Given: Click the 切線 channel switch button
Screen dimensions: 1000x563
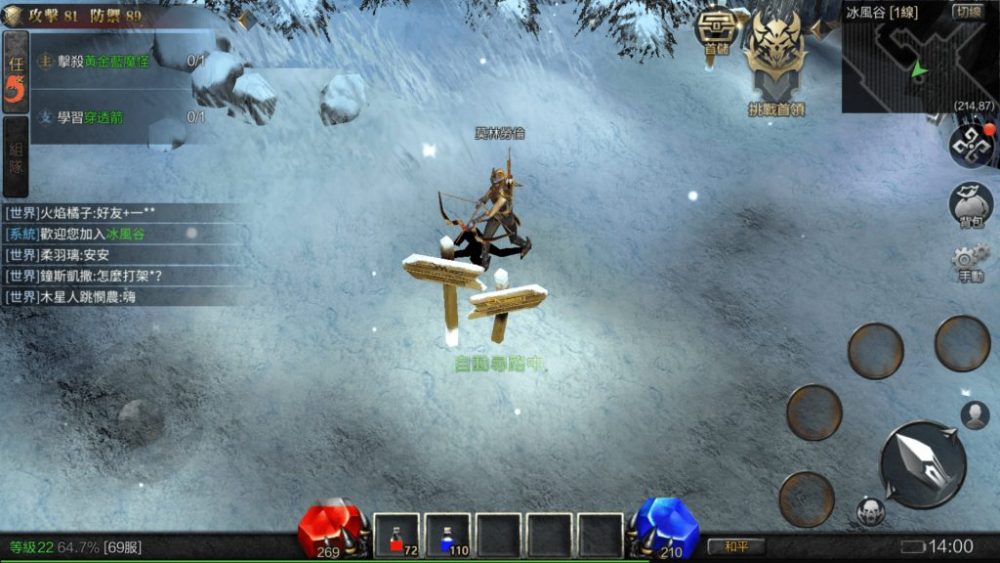Looking at the screenshot, I should tap(967, 12).
